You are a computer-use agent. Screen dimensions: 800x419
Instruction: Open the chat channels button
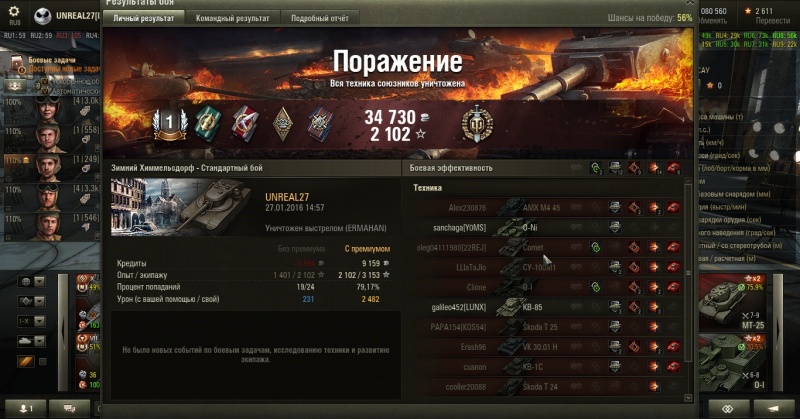click(70, 409)
